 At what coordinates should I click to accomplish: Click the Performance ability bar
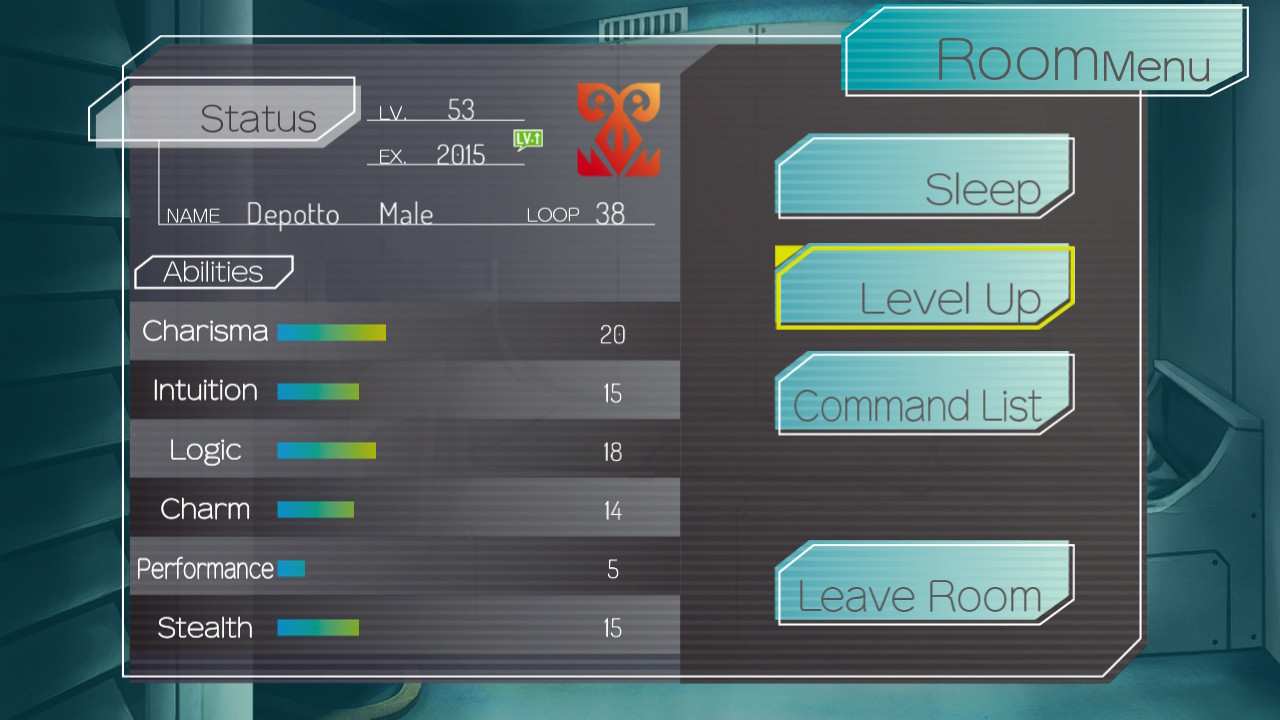tap(290, 567)
